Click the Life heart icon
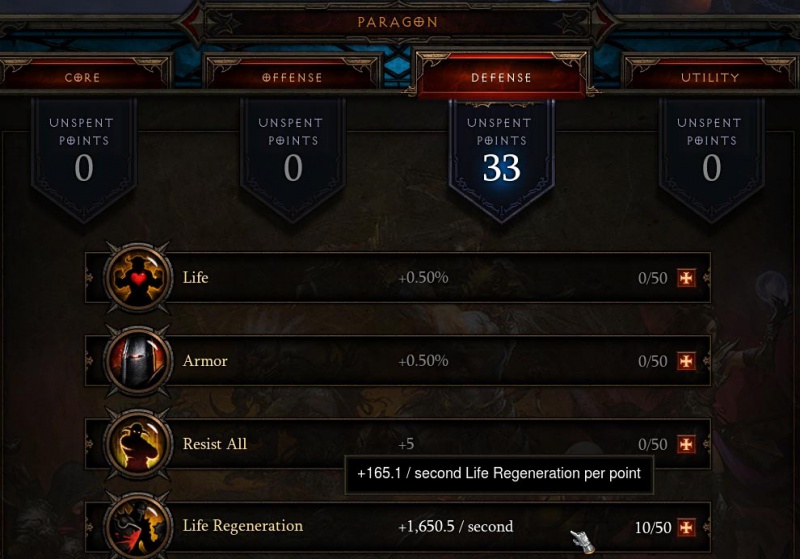This screenshot has height=559, width=800. point(138,278)
